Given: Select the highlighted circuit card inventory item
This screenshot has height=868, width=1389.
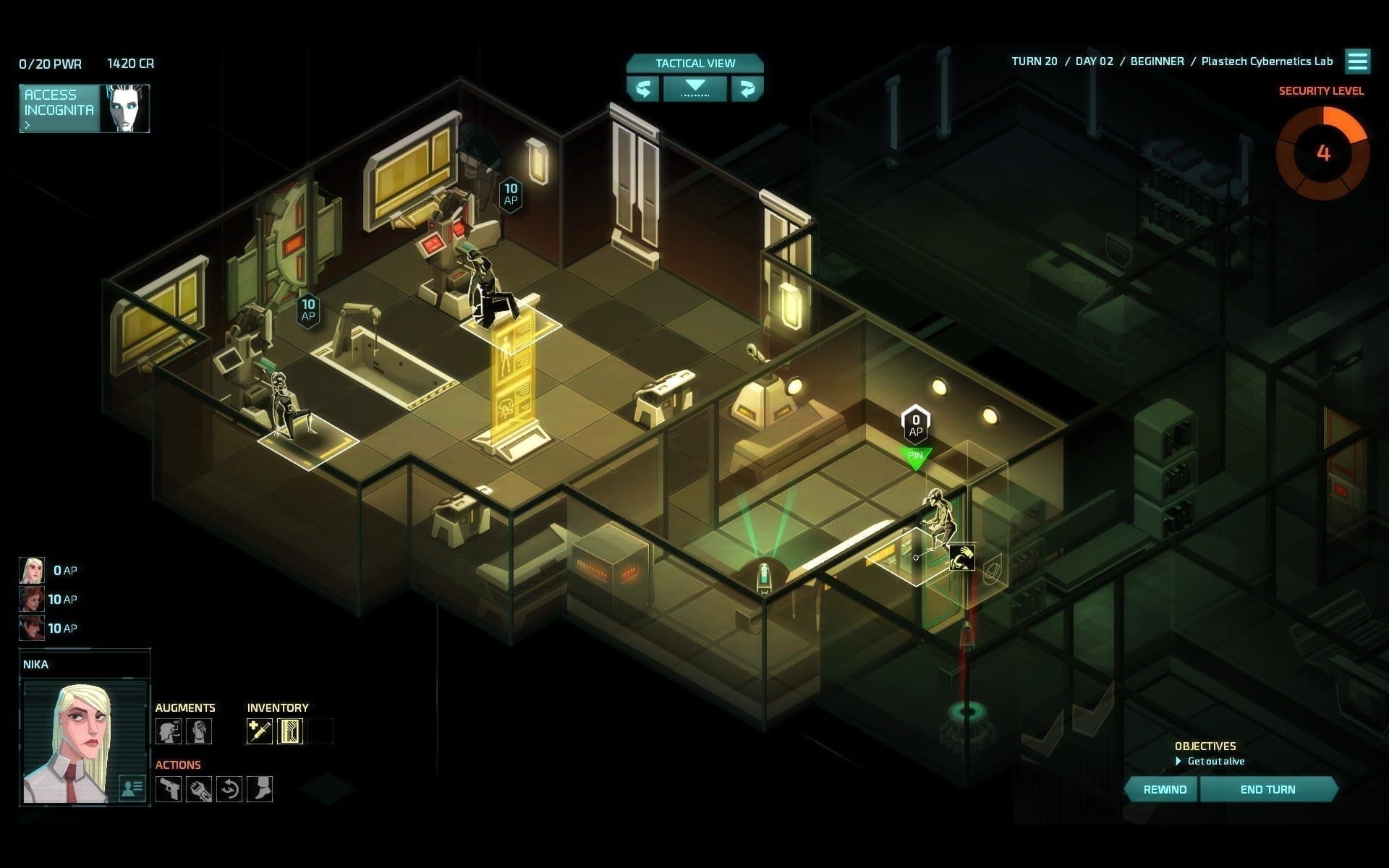Looking at the screenshot, I should (290, 731).
